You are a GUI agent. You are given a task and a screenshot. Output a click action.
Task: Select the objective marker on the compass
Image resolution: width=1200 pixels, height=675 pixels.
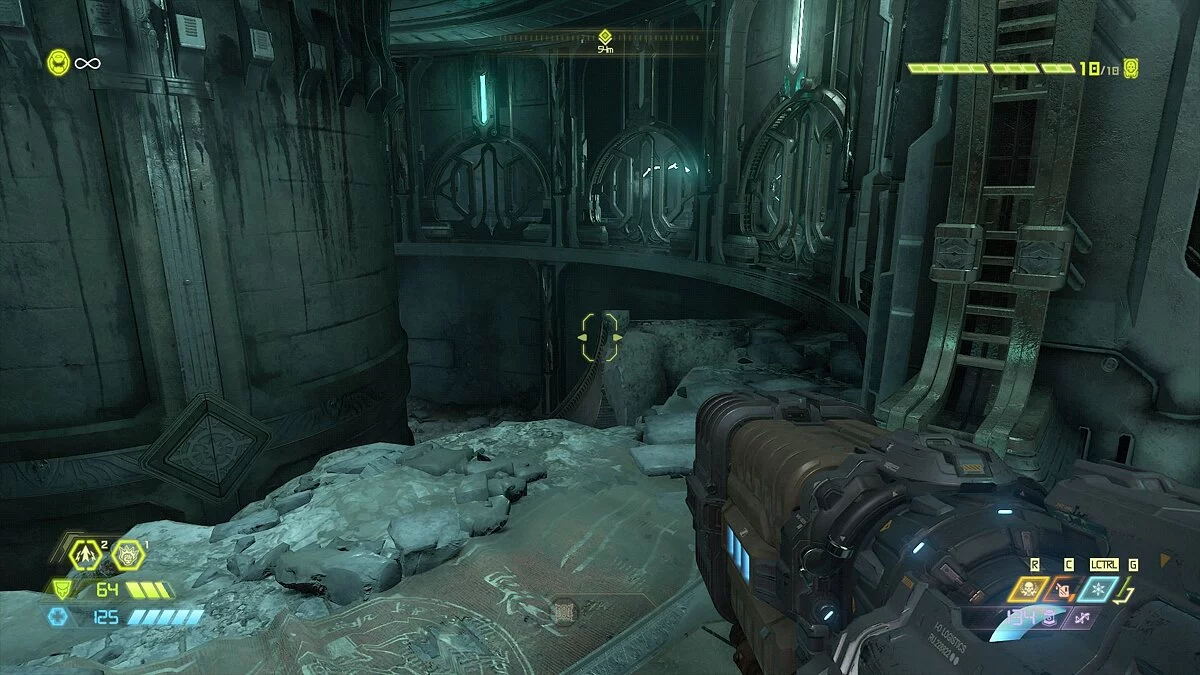pos(604,36)
